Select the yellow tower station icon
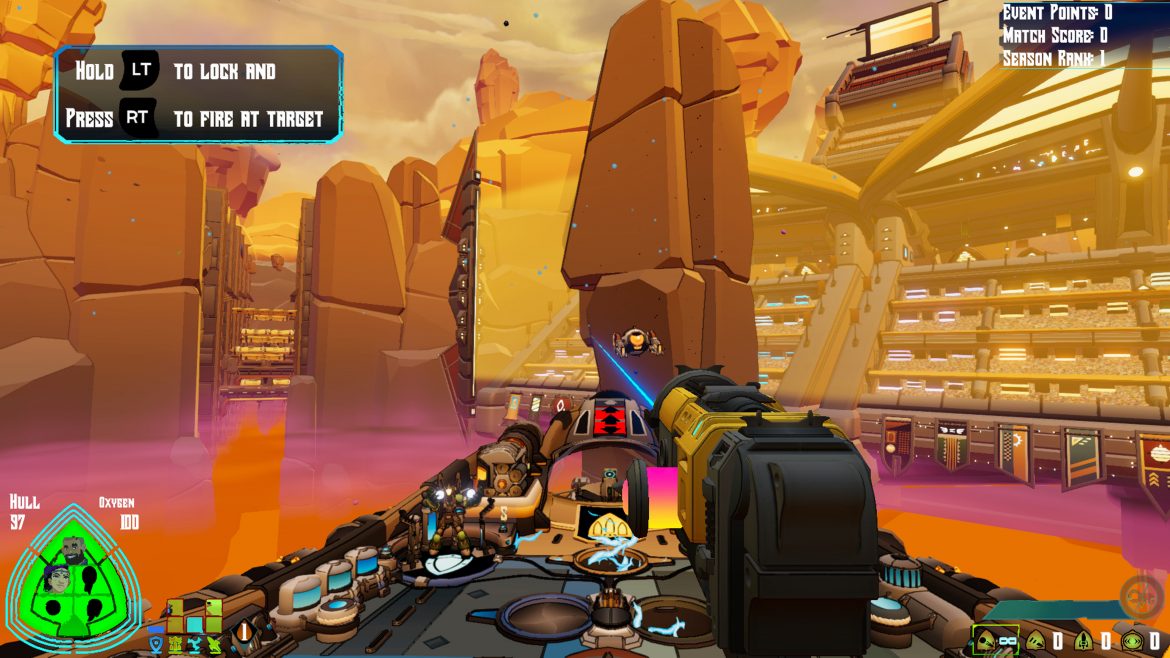Screen dimensions: 1170x658 (175, 642)
